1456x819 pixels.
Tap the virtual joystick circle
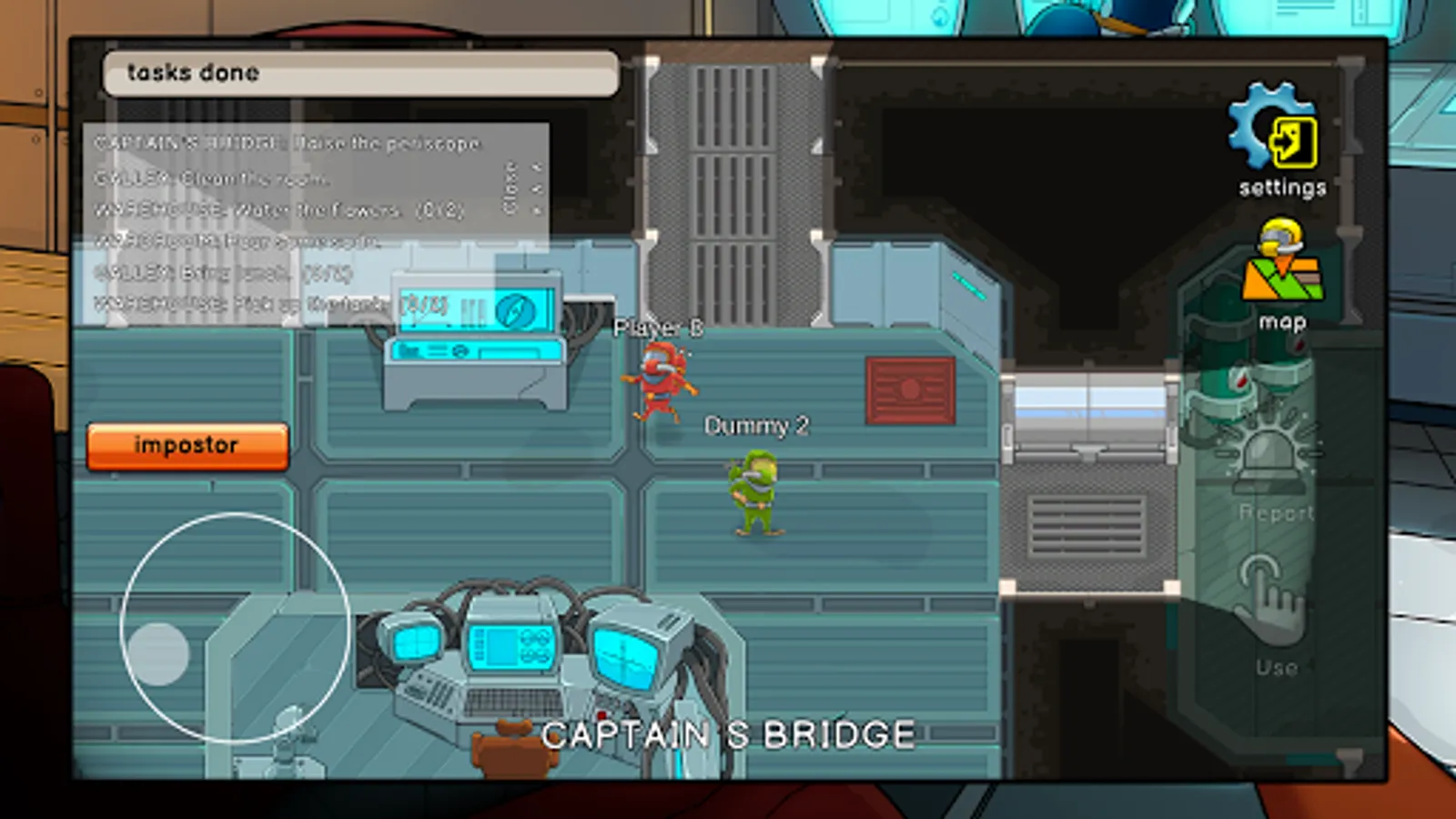click(235, 628)
